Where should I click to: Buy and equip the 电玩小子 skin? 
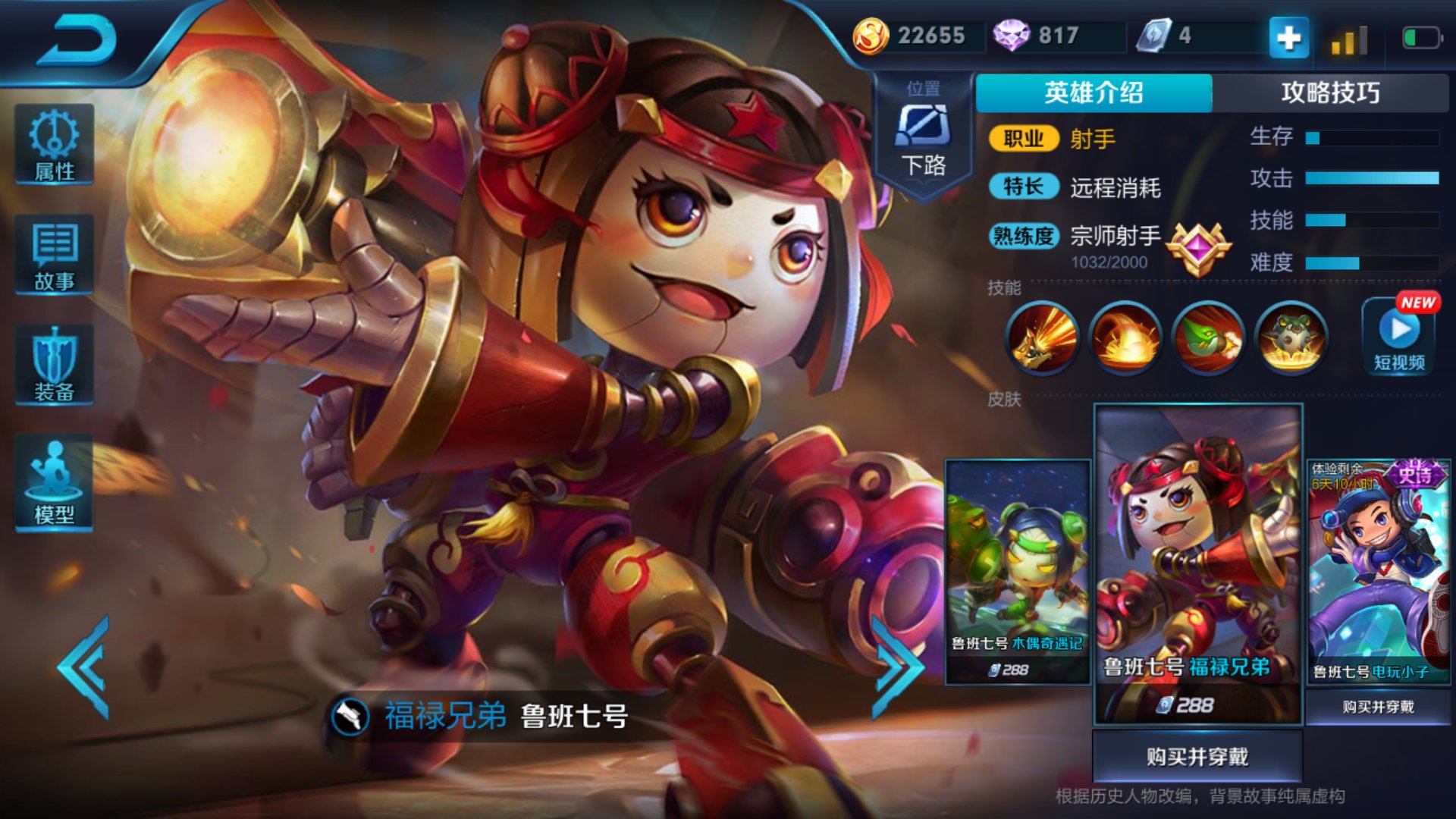(x=1378, y=707)
